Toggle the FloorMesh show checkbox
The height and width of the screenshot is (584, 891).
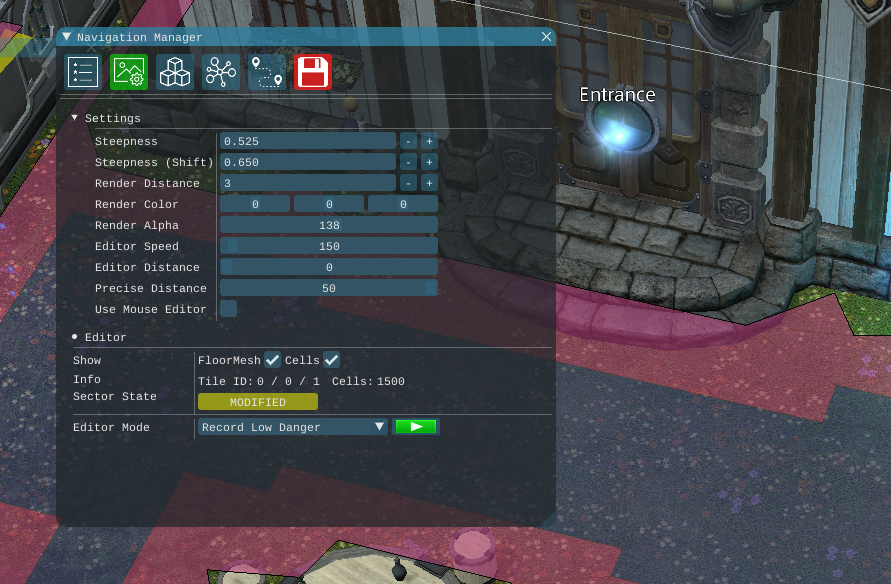point(272,360)
